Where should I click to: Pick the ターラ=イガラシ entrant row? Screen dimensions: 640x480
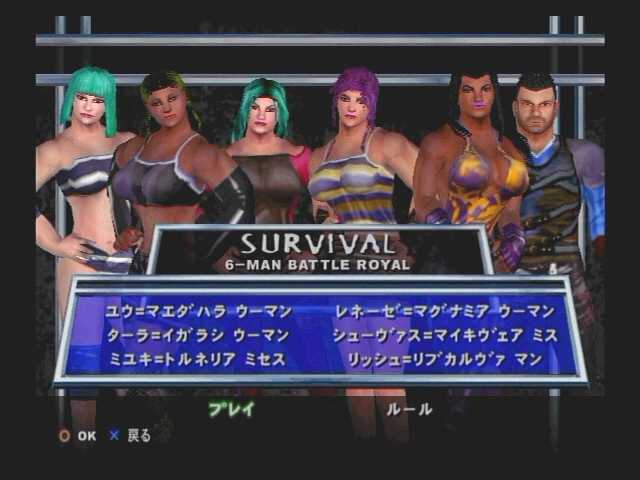[x=196, y=335]
